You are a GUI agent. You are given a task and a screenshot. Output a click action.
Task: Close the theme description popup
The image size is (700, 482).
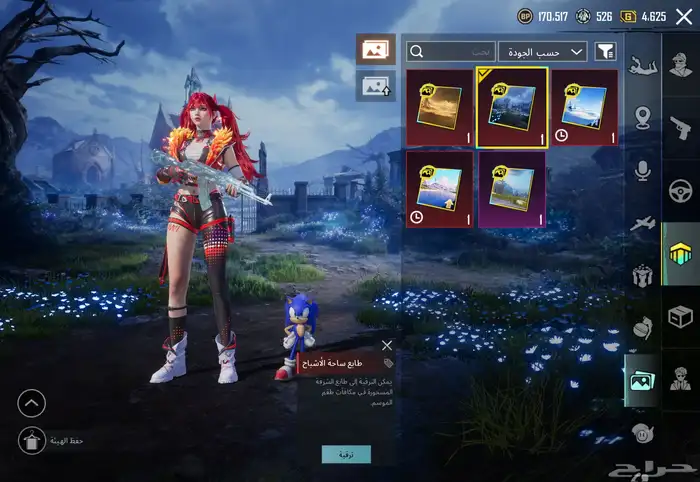[387, 346]
